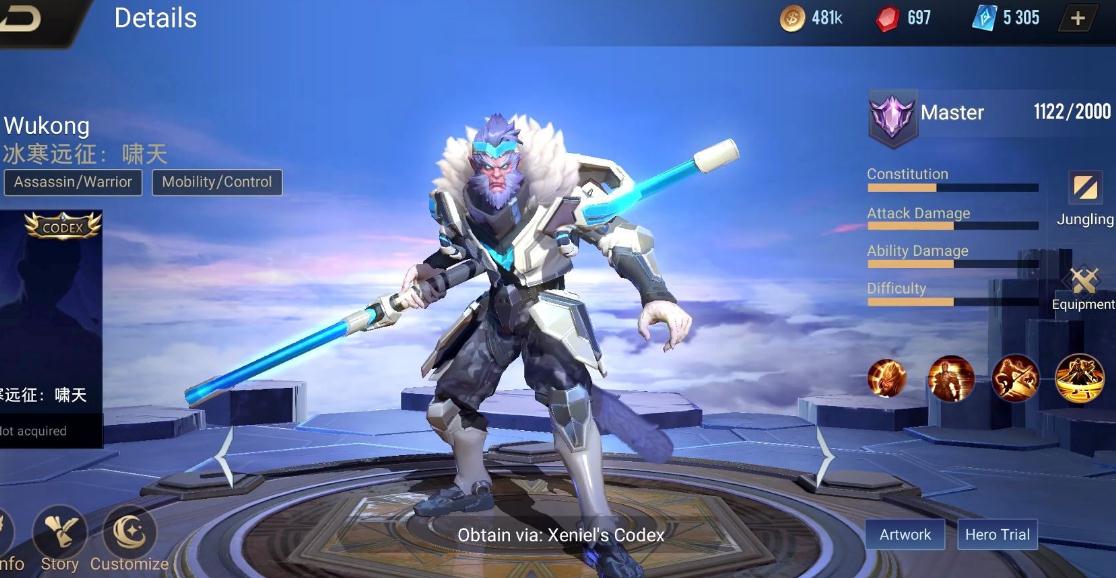
Task: Click the Assassin/Warrior tag
Action: point(73,182)
